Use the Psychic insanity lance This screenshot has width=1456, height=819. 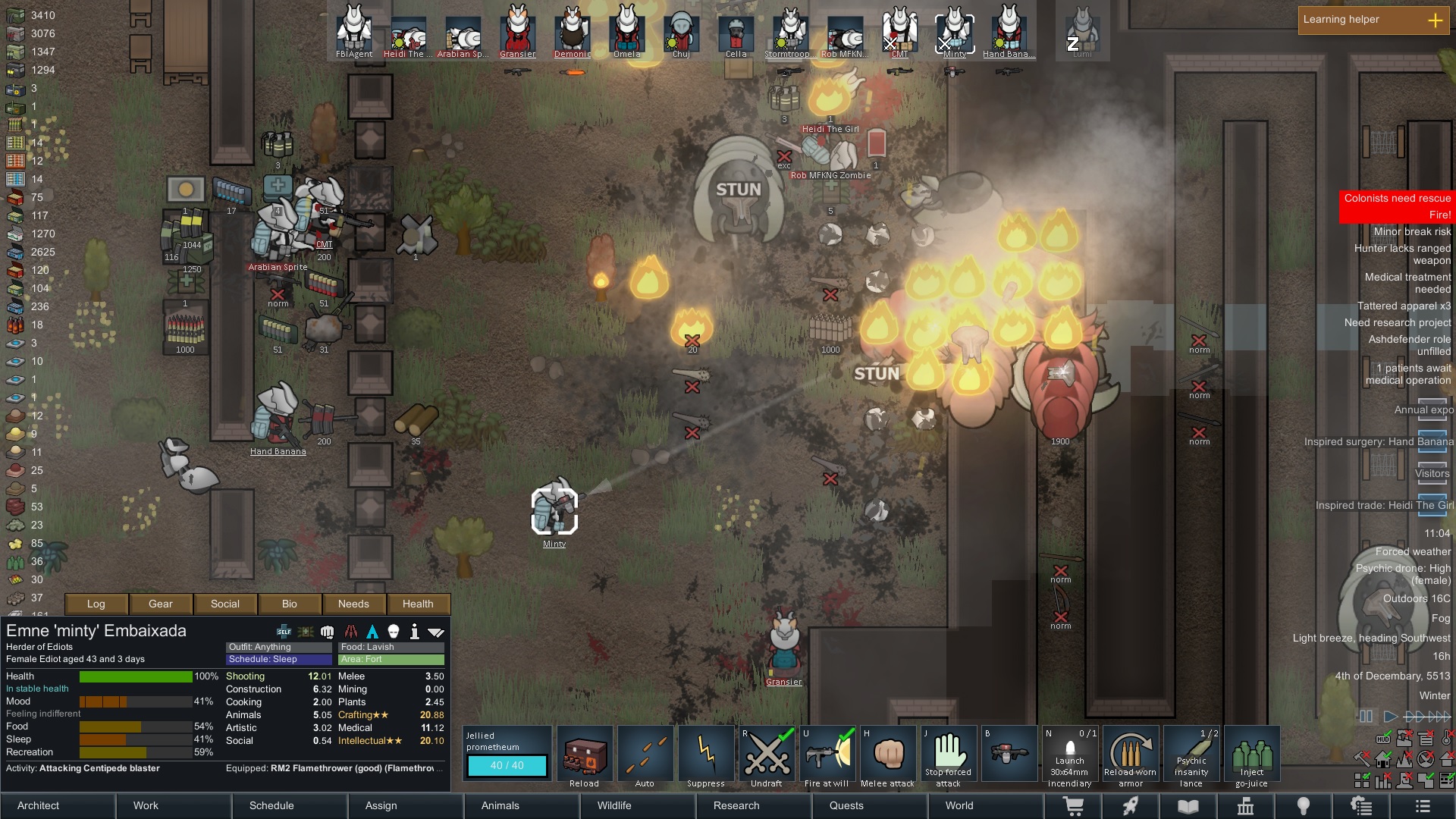click(x=1191, y=755)
